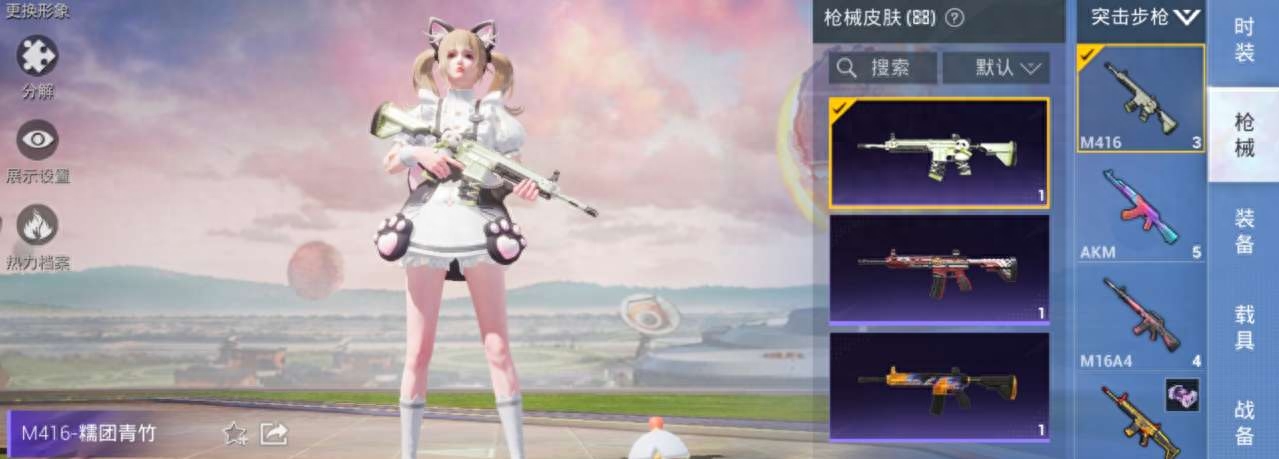Open the 分解 puzzle piece button
Image resolution: width=1279 pixels, height=459 pixels.
[x=37, y=55]
